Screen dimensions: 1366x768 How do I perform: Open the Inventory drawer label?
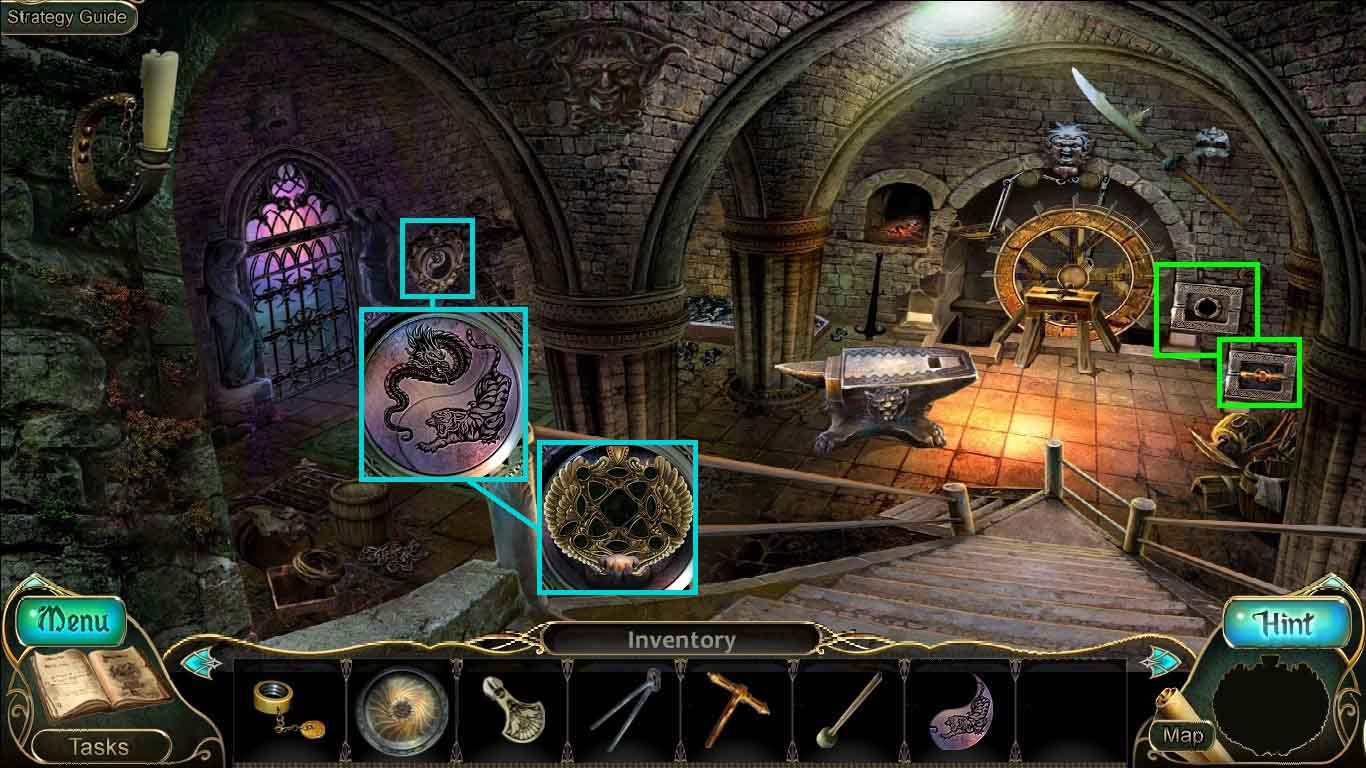pyautogui.click(x=683, y=638)
